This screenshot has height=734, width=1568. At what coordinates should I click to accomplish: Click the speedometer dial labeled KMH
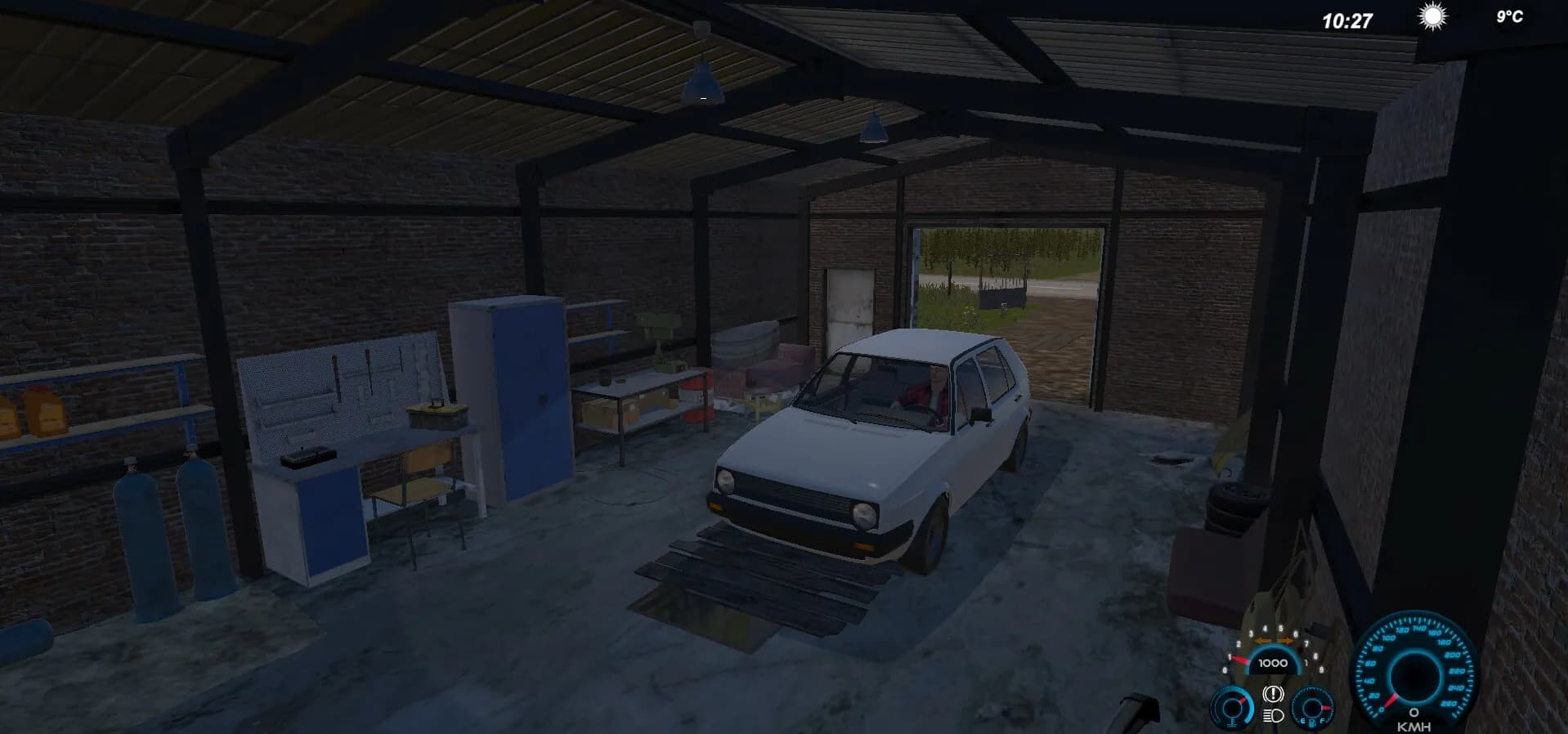coord(1413,670)
